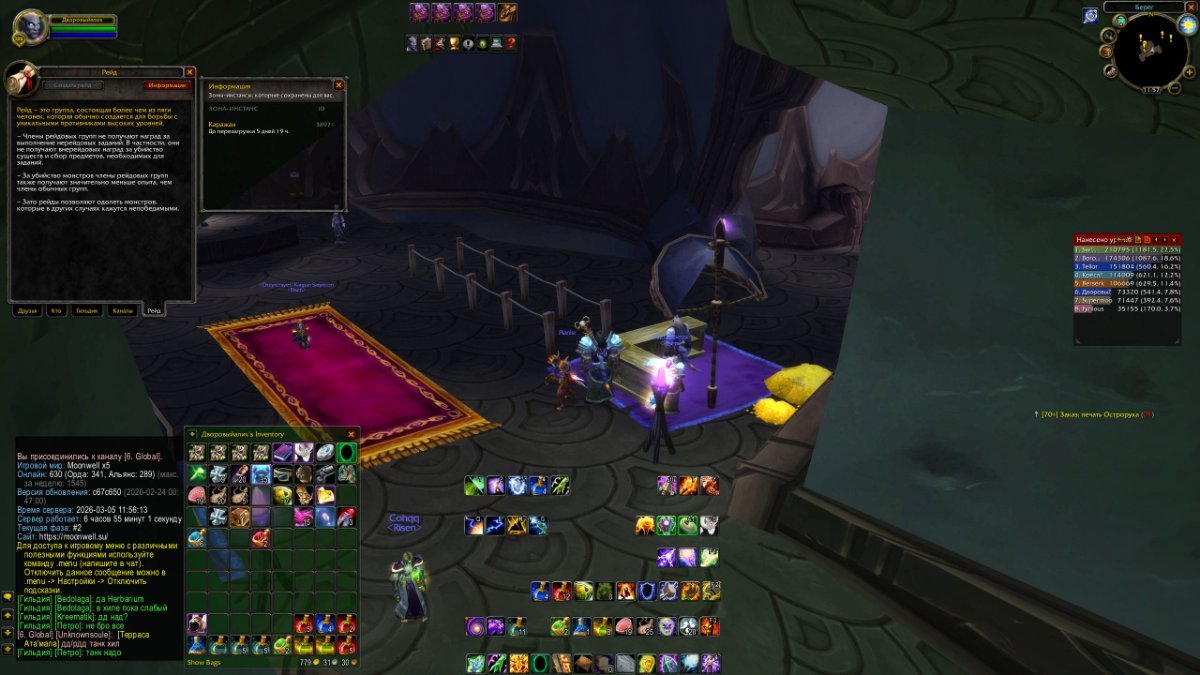This screenshot has height=675, width=1200.
Task: Close the Рейд social window
Action: pos(189,72)
